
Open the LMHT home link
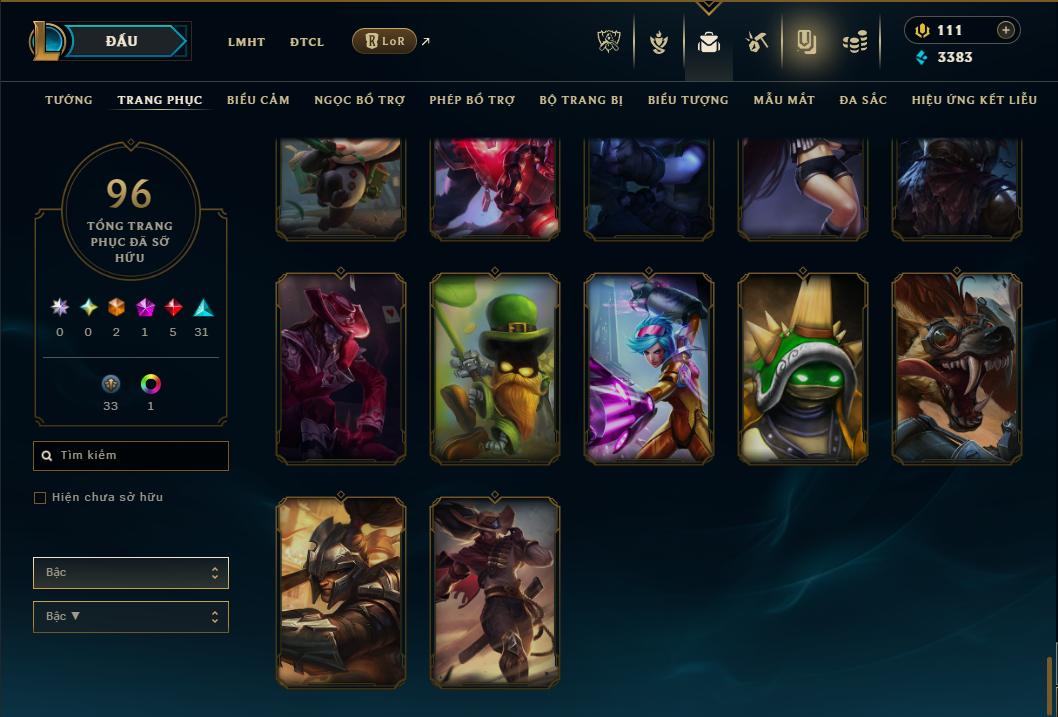click(246, 42)
